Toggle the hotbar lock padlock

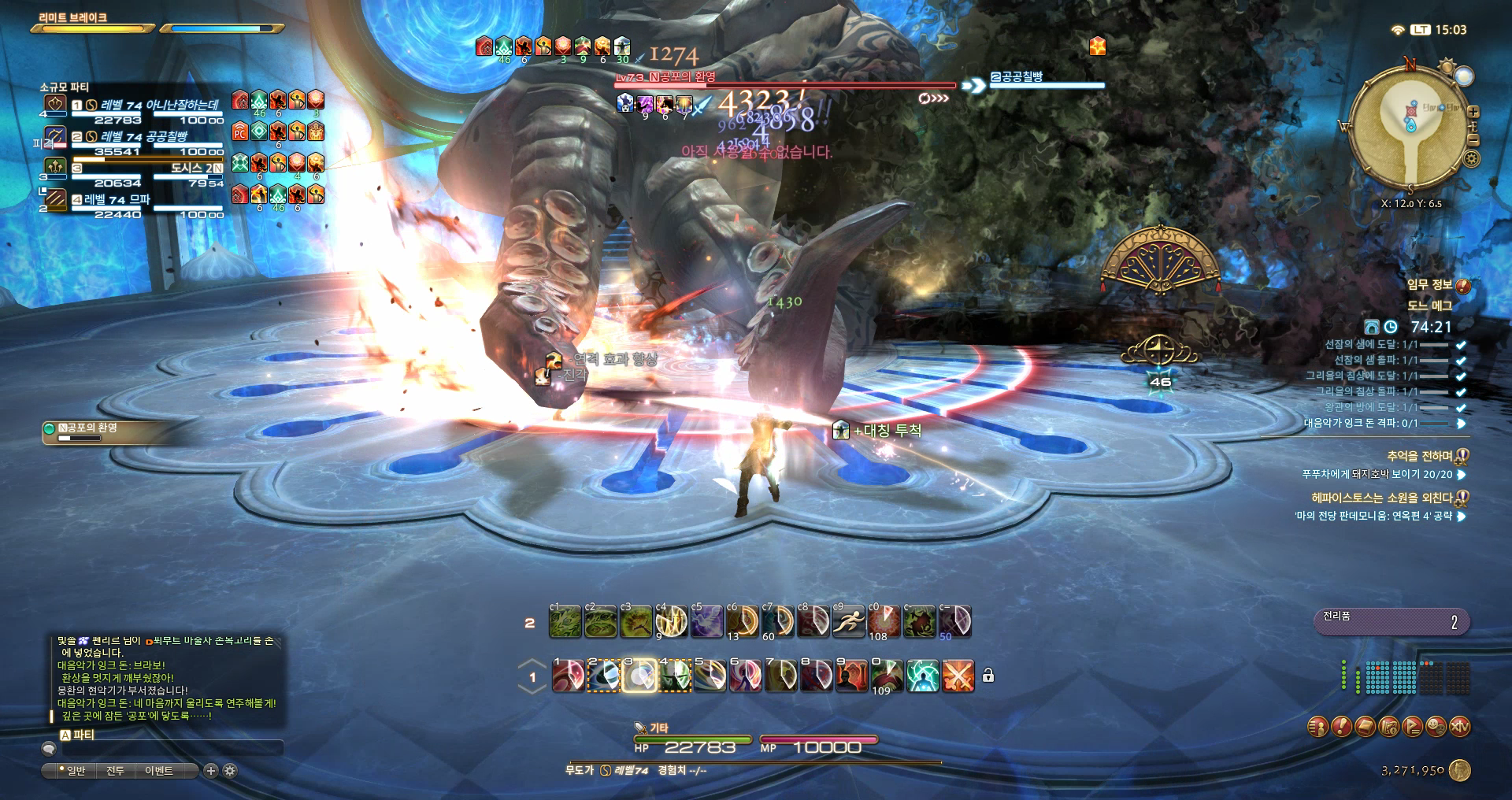988,676
